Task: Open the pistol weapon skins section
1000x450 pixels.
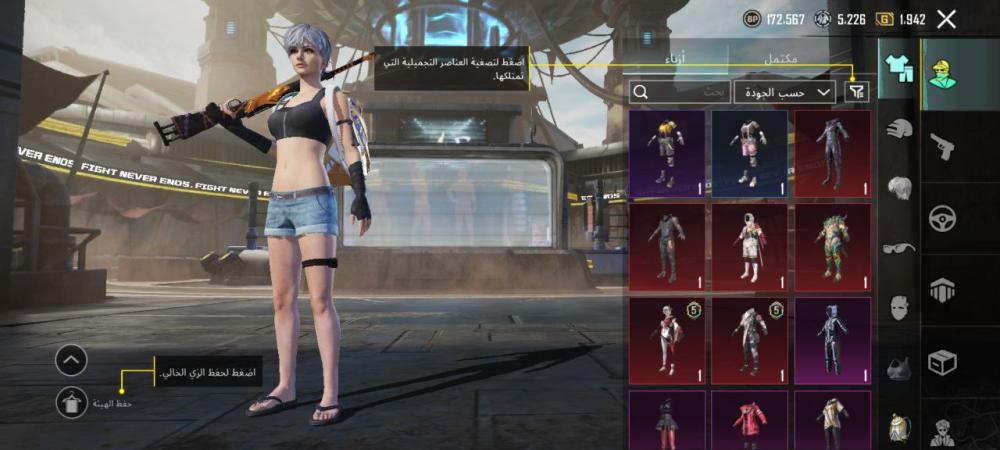Action: [942, 147]
